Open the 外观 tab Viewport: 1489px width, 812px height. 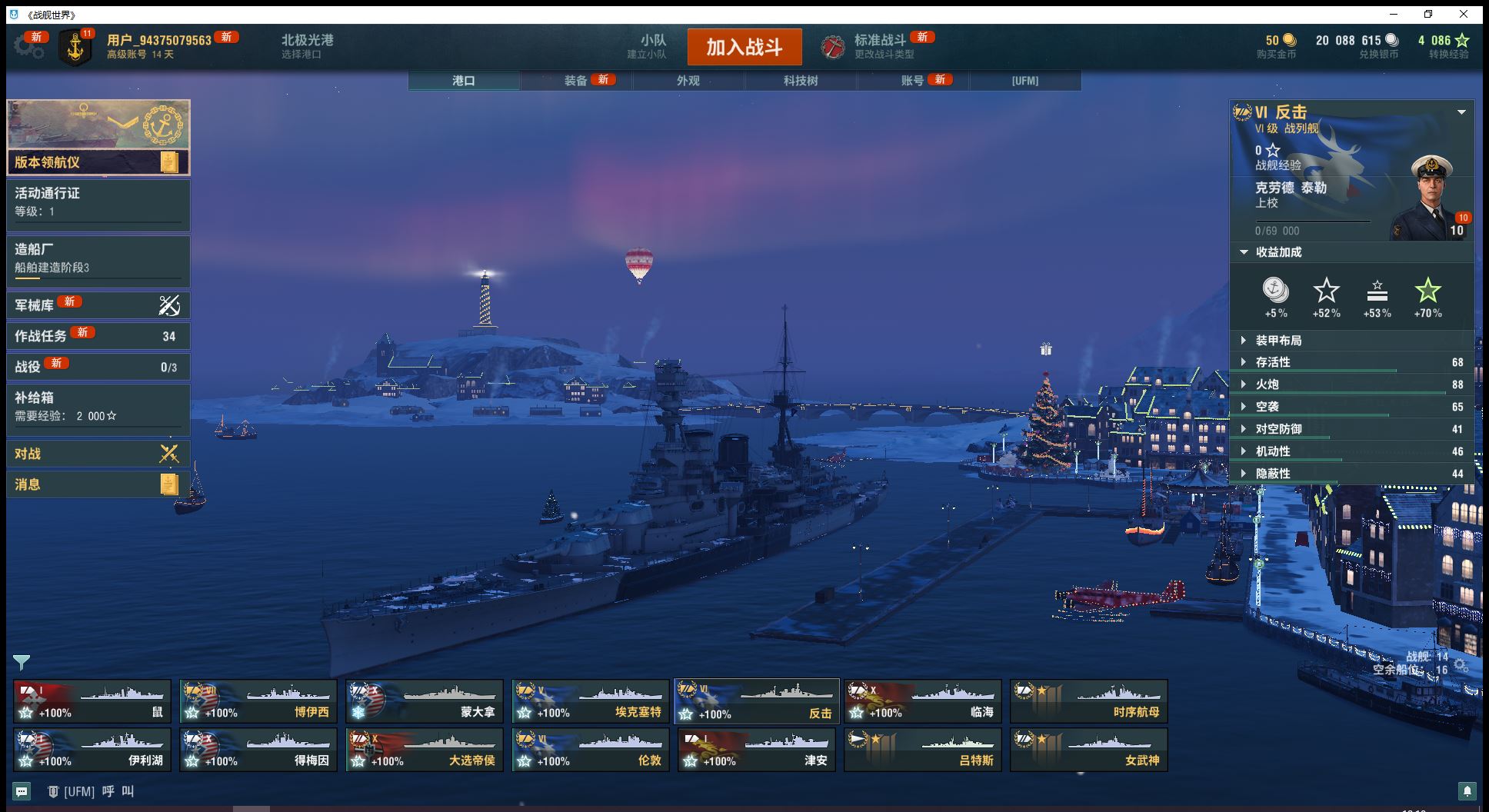coord(688,81)
